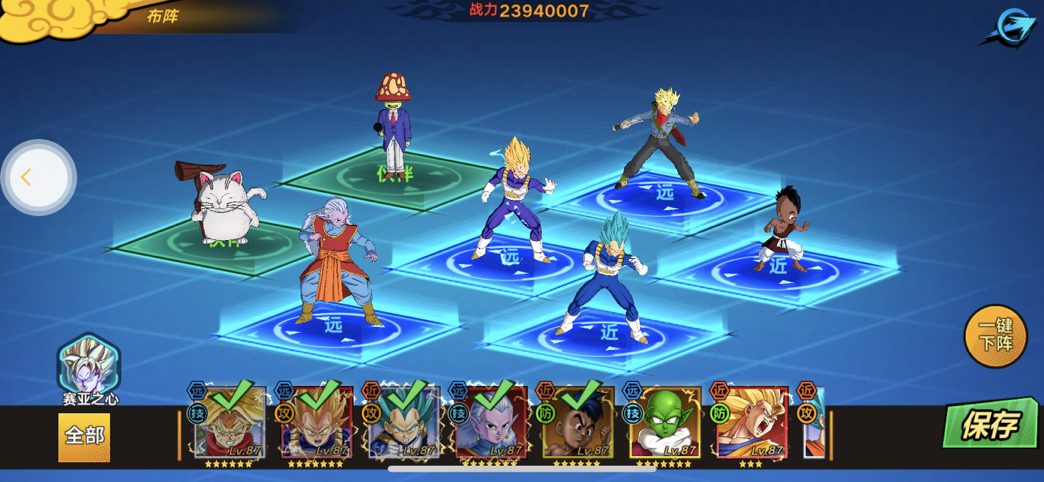Remove all heroes with 一键下阵

point(995,336)
